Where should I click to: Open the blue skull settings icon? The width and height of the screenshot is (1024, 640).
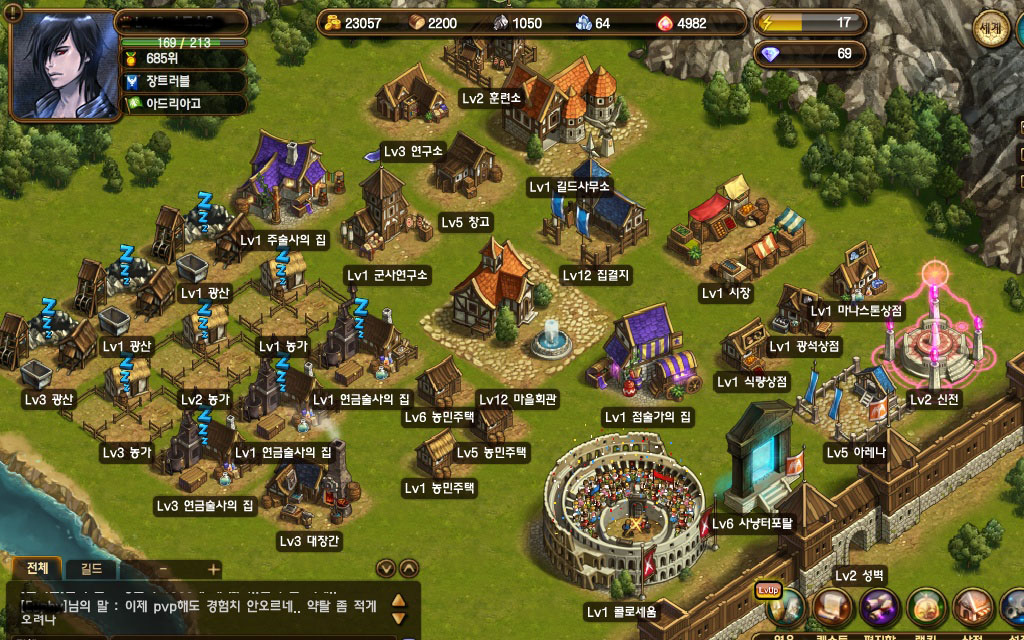1014,606
